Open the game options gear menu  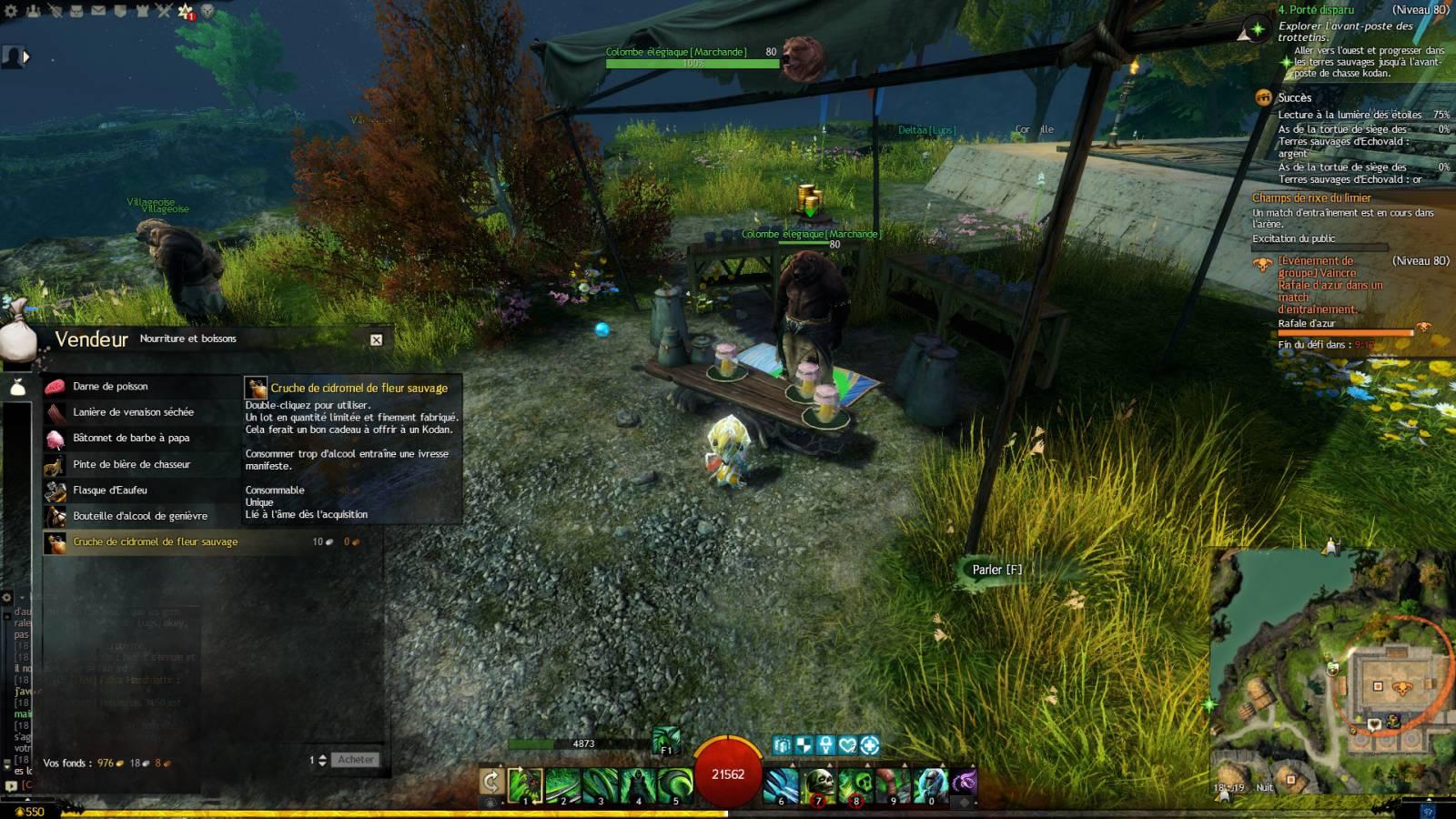[12, 11]
